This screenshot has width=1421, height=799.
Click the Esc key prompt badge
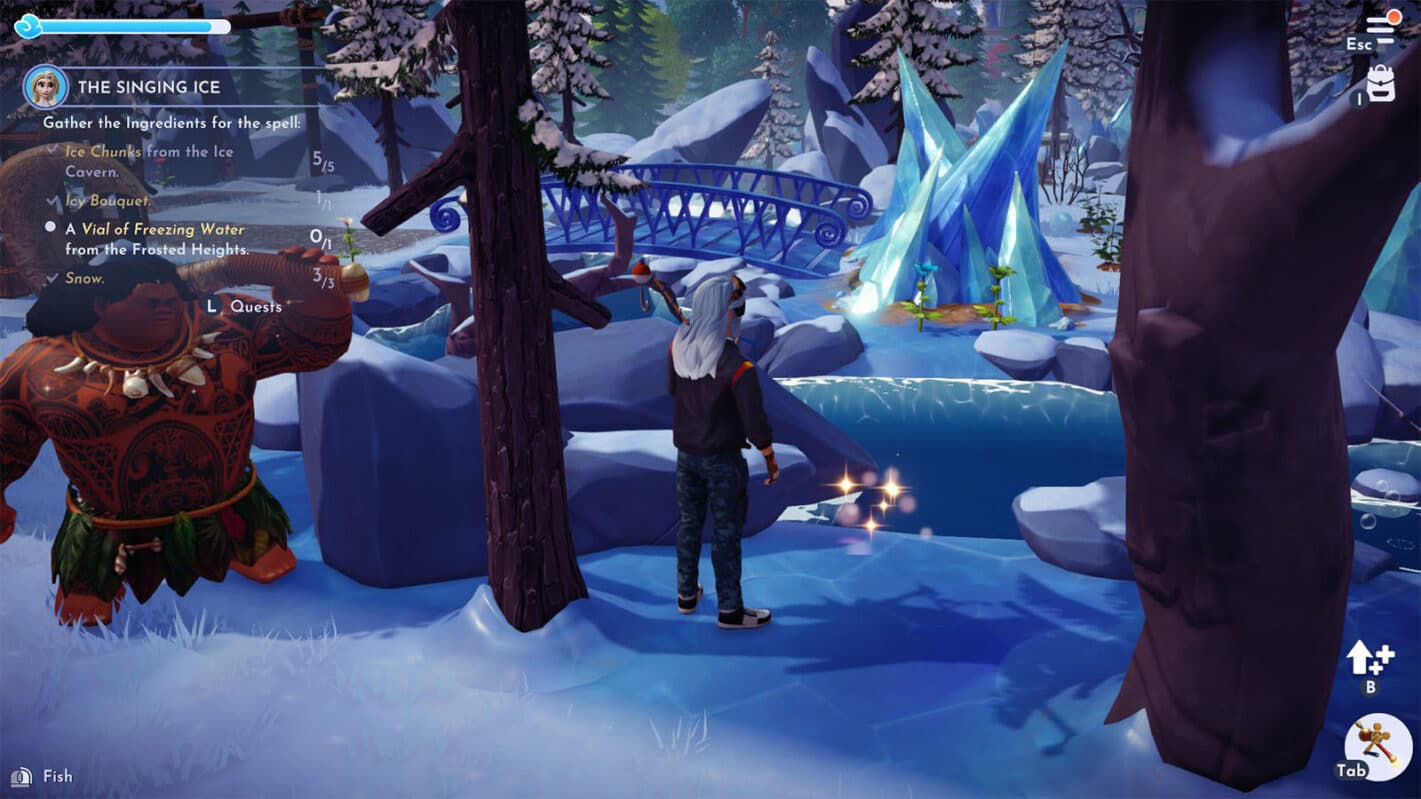click(x=1359, y=45)
